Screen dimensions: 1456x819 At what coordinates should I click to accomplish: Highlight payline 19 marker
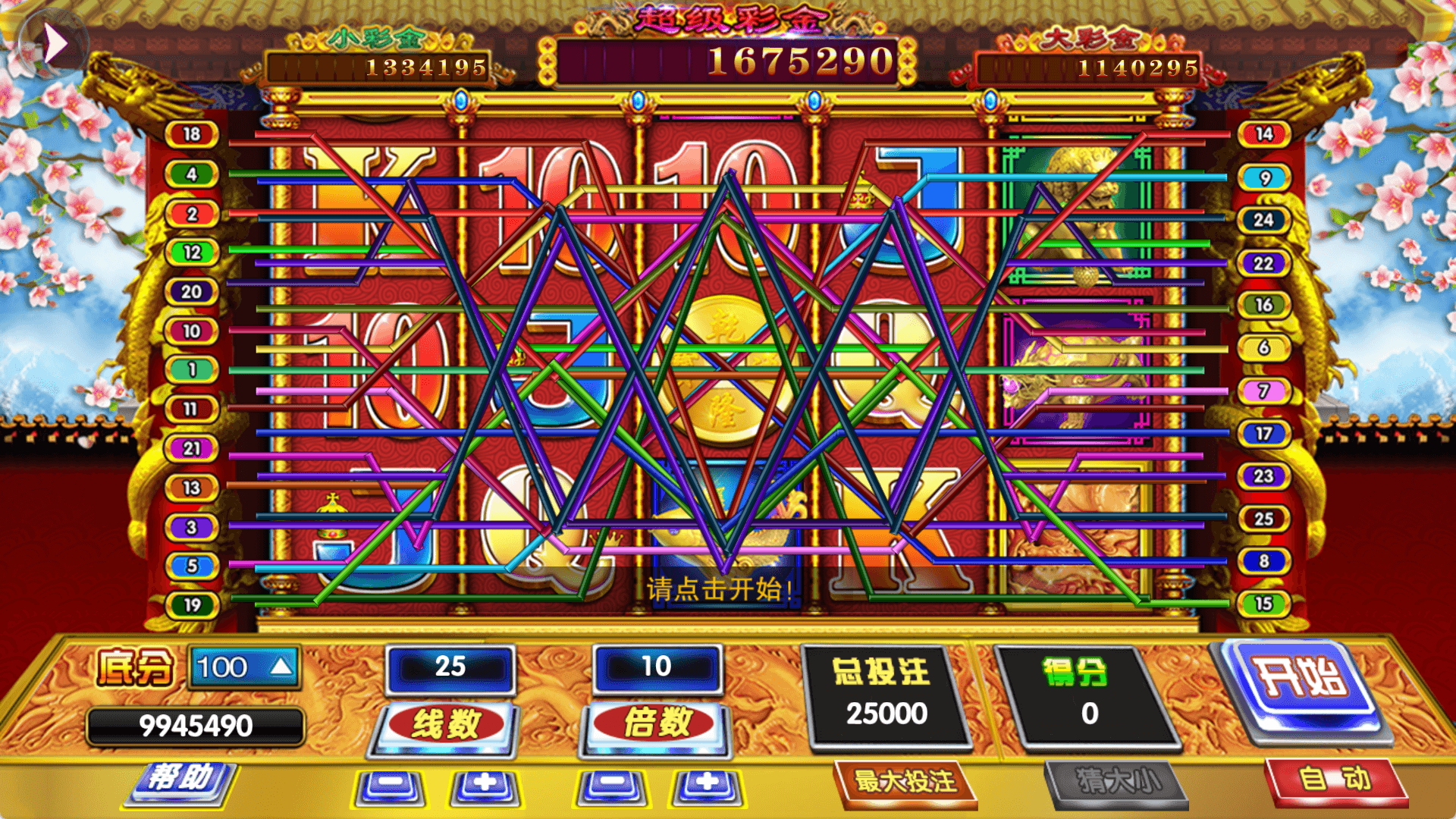pos(192,605)
